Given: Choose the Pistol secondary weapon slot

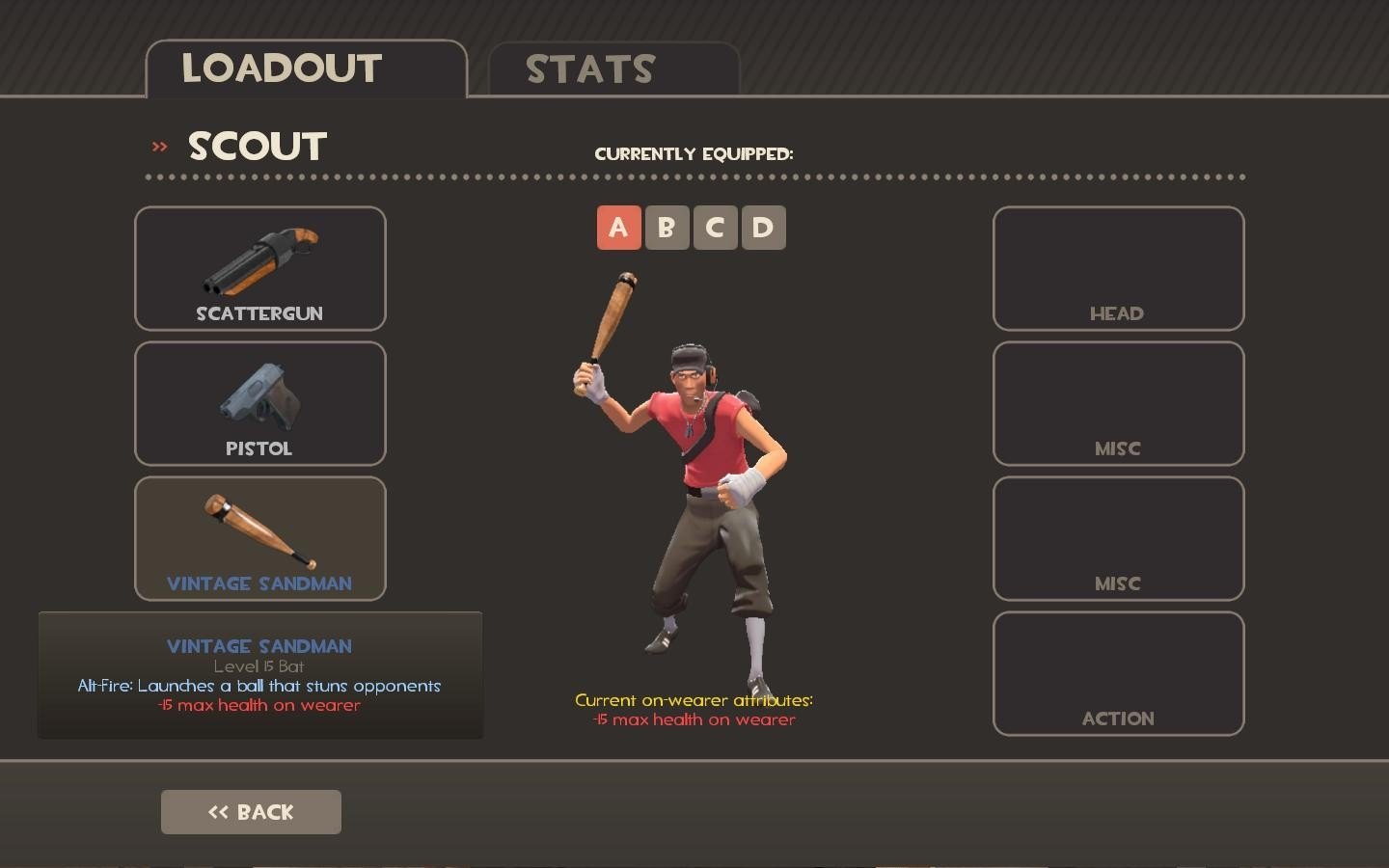Looking at the screenshot, I should (x=260, y=404).
